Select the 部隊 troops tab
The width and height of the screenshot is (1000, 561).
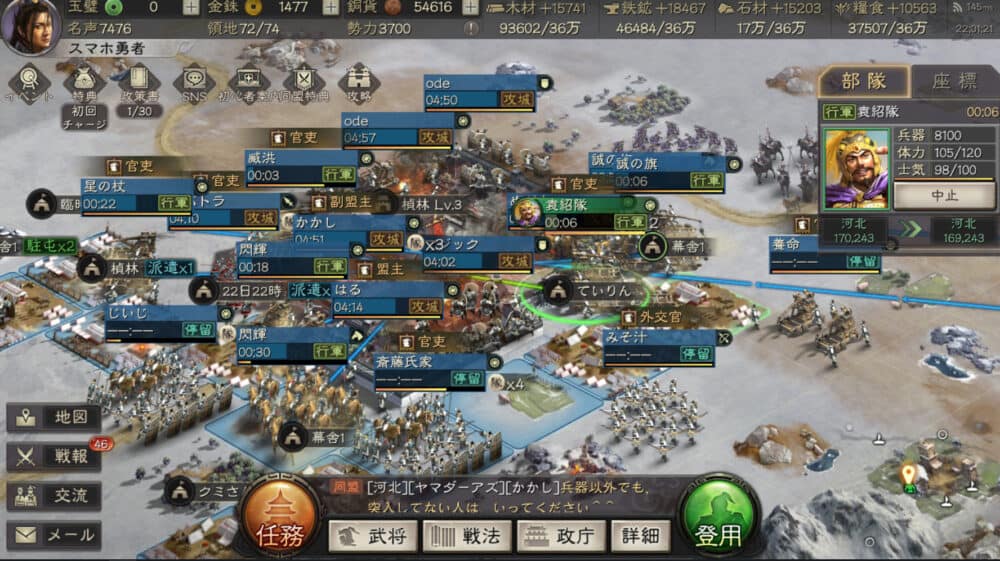point(863,82)
